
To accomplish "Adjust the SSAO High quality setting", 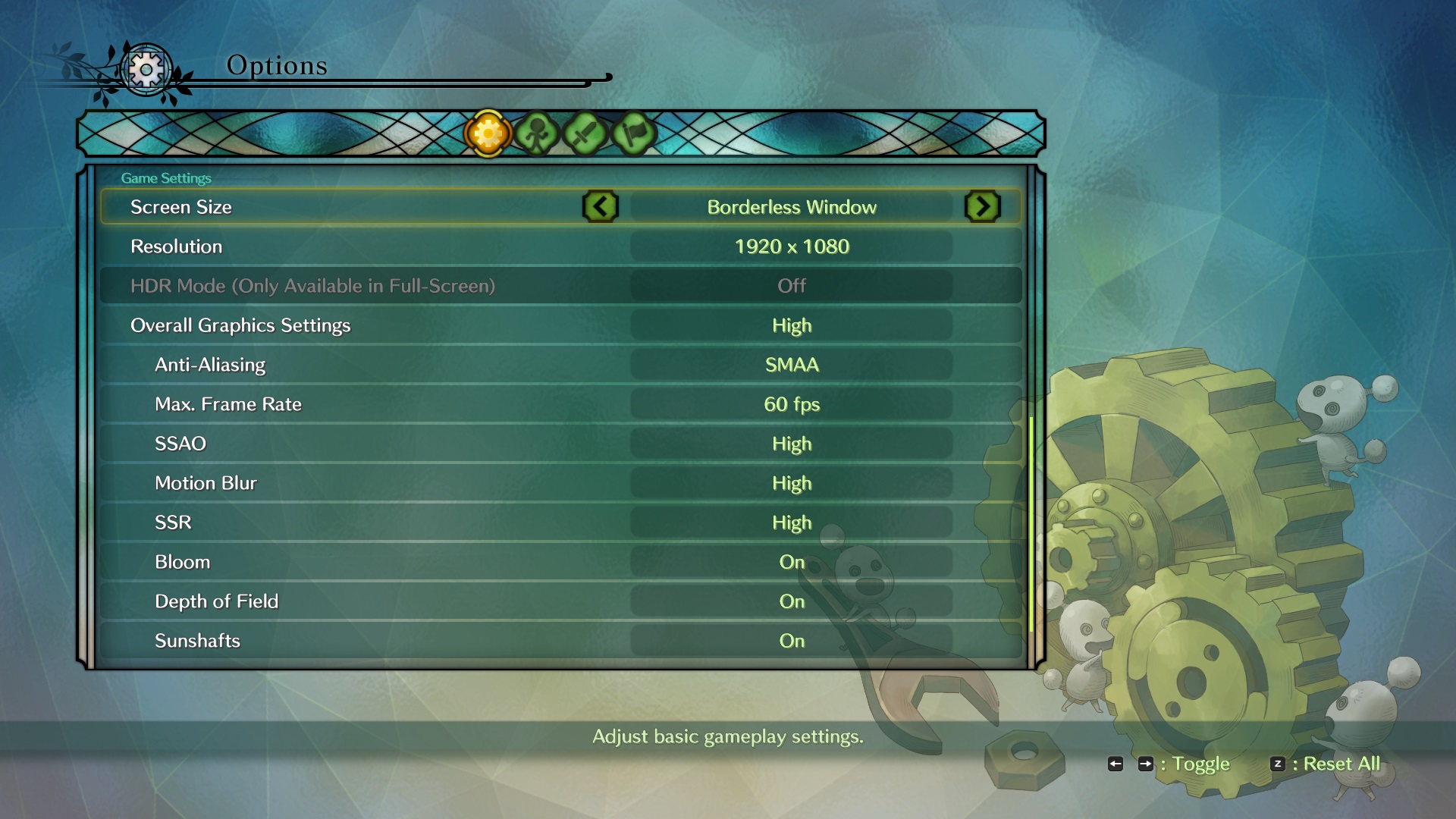I will coord(792,443).
